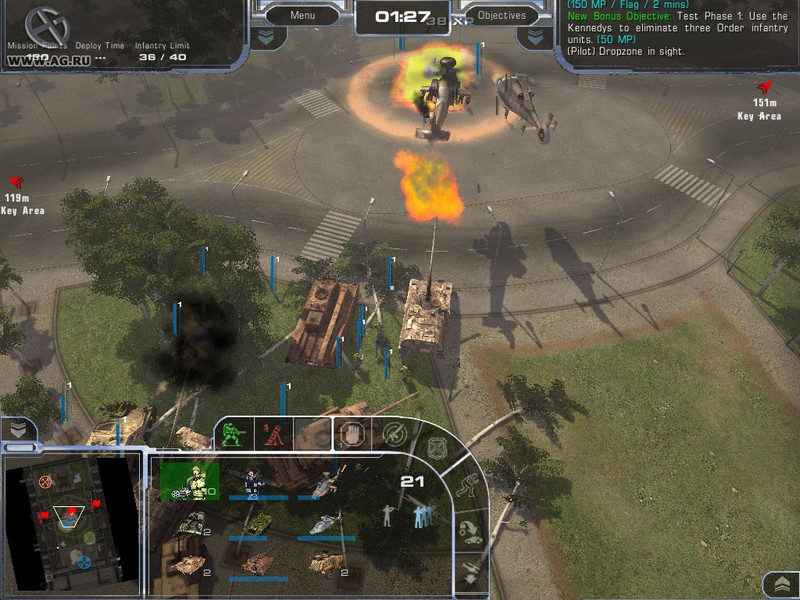Viewport: 800px width, 600px height.
Task: Open the Objectives panel
Action: 502,15
